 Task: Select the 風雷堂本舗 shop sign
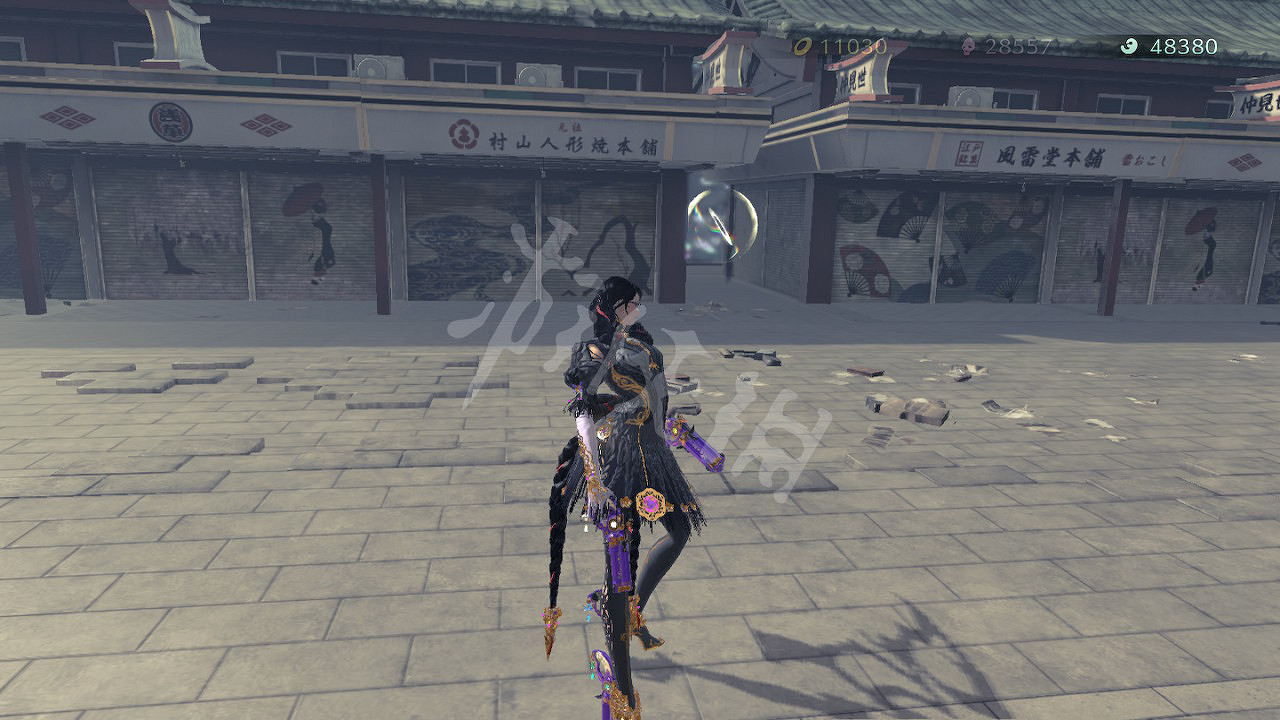[1053, 157]
